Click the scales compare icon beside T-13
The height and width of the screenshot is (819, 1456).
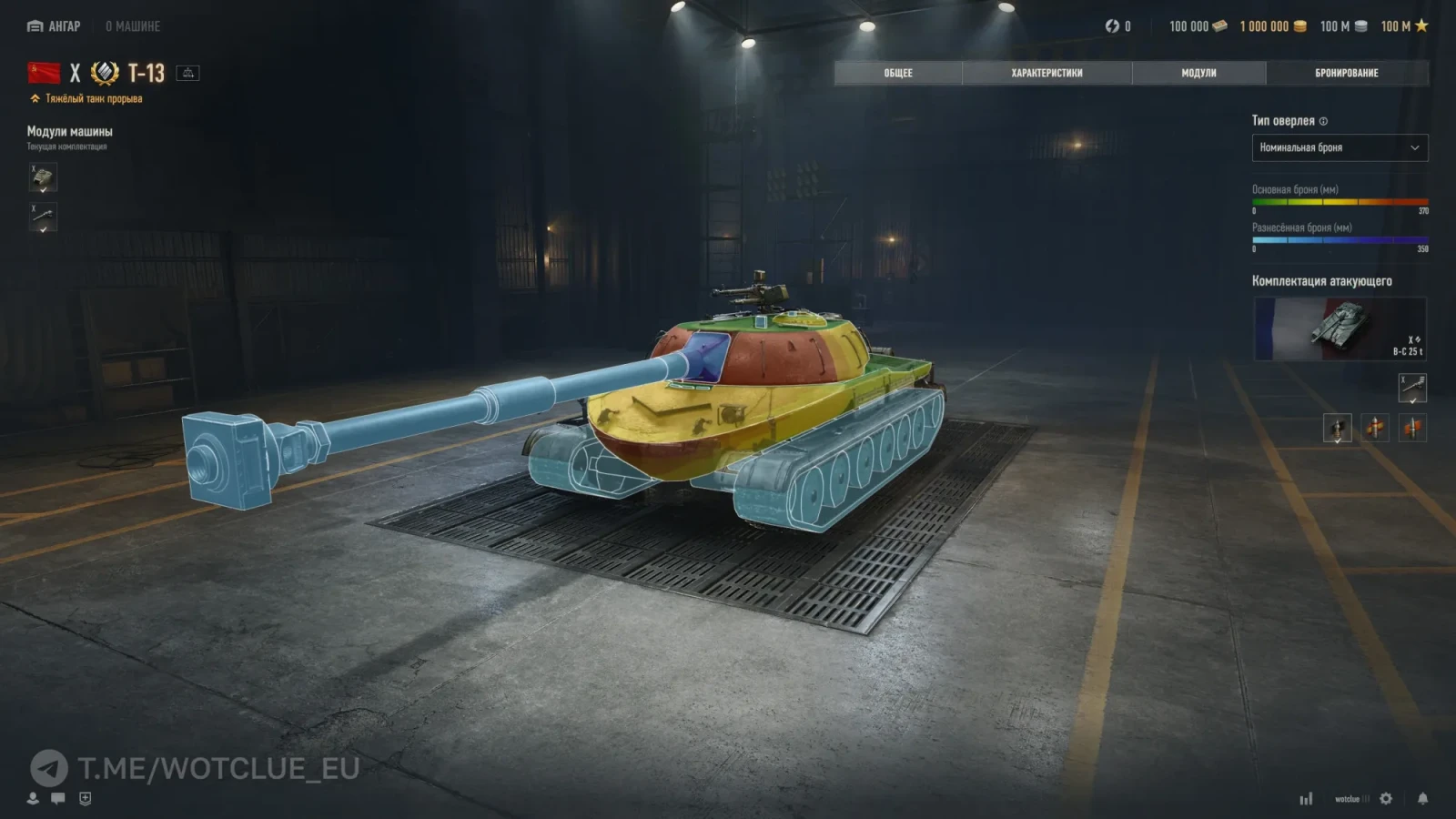(188, 73)
